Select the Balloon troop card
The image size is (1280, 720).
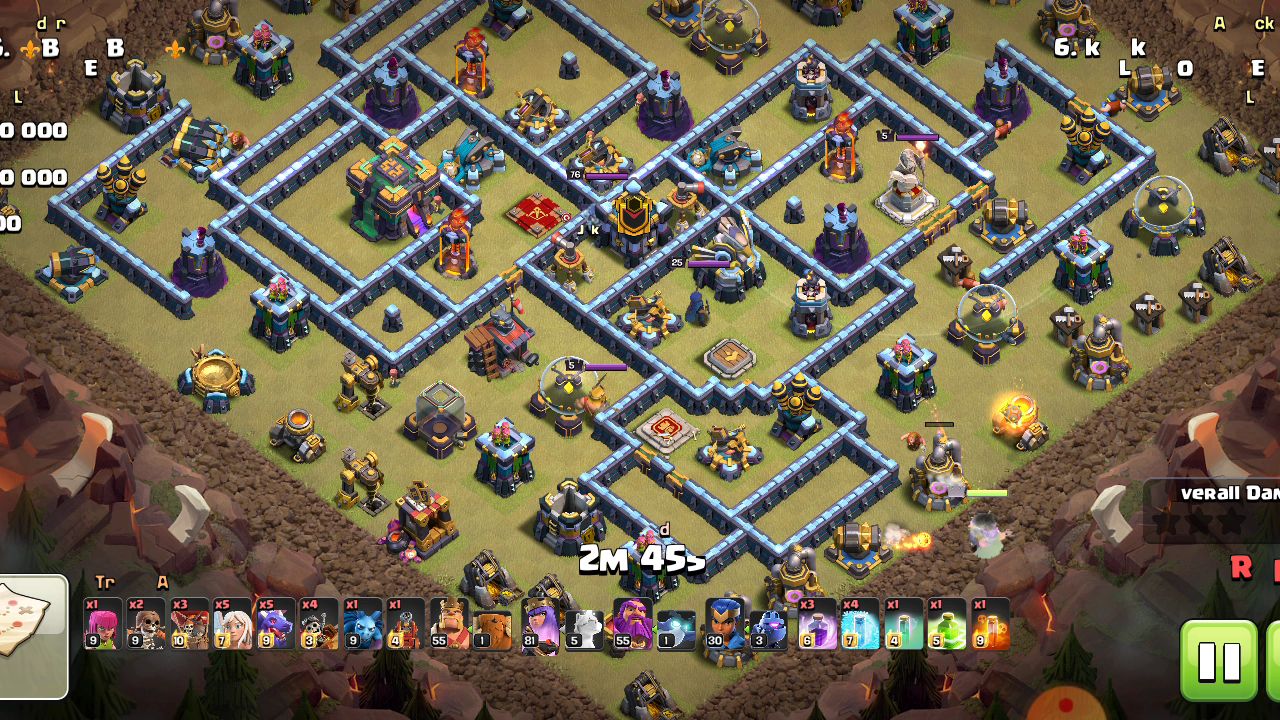pos(189,624)
